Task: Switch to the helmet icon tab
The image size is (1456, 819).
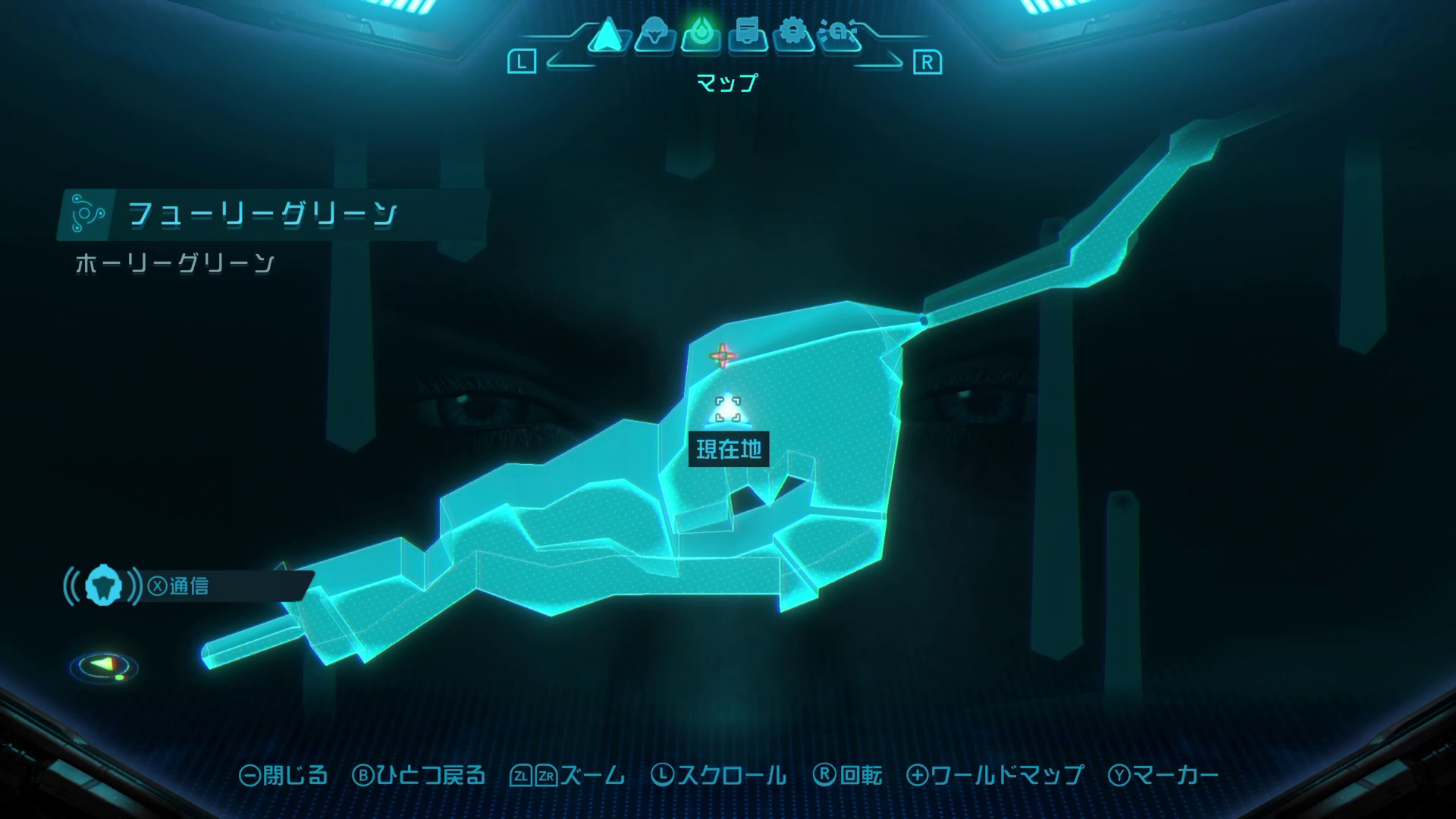Action: tap(654, 36)
